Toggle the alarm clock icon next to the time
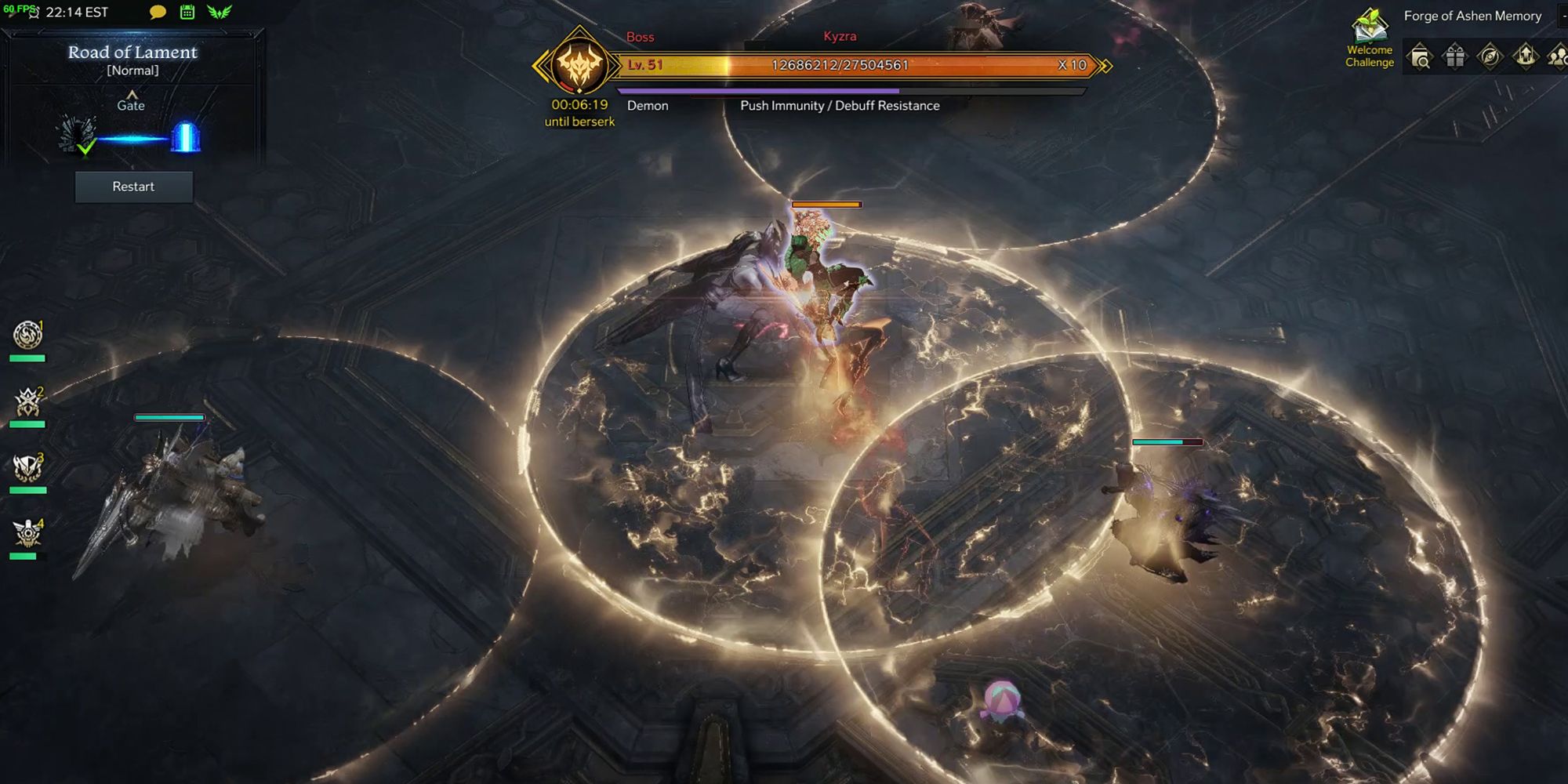This screenshot has height=784, width=1568. pos(34,13)
